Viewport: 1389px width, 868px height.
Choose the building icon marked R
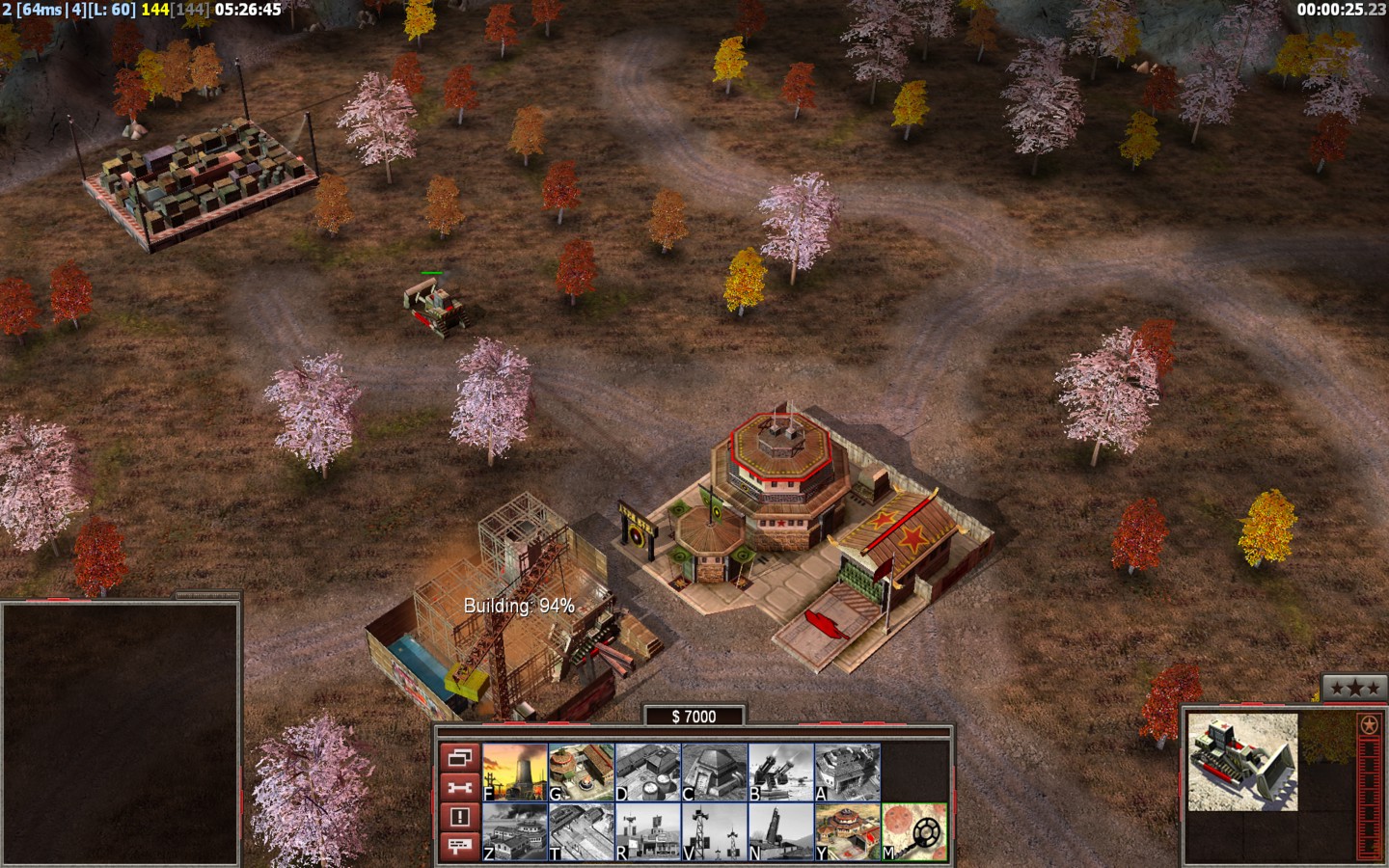pos(648,831)
